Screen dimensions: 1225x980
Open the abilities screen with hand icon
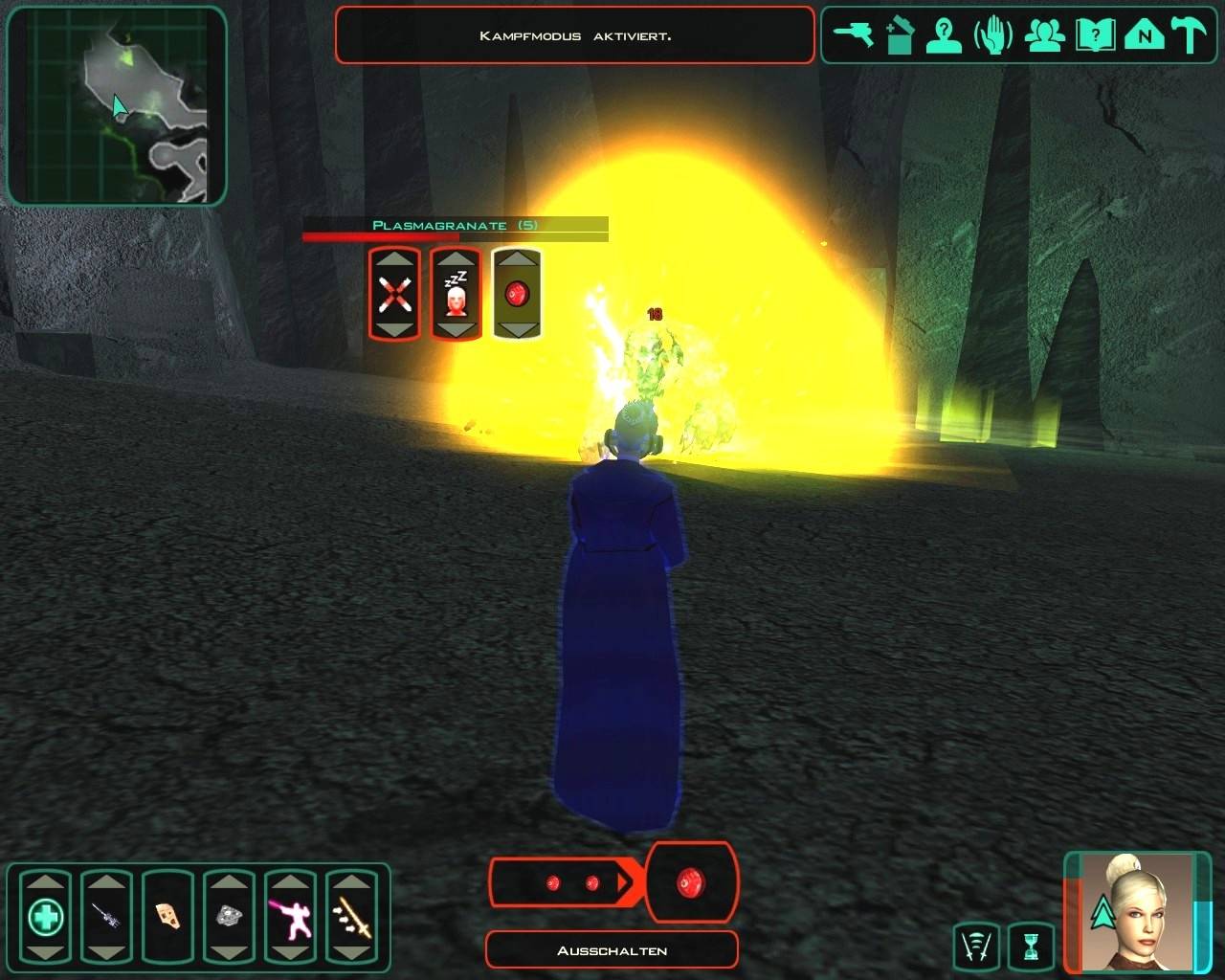pos(993,36)
